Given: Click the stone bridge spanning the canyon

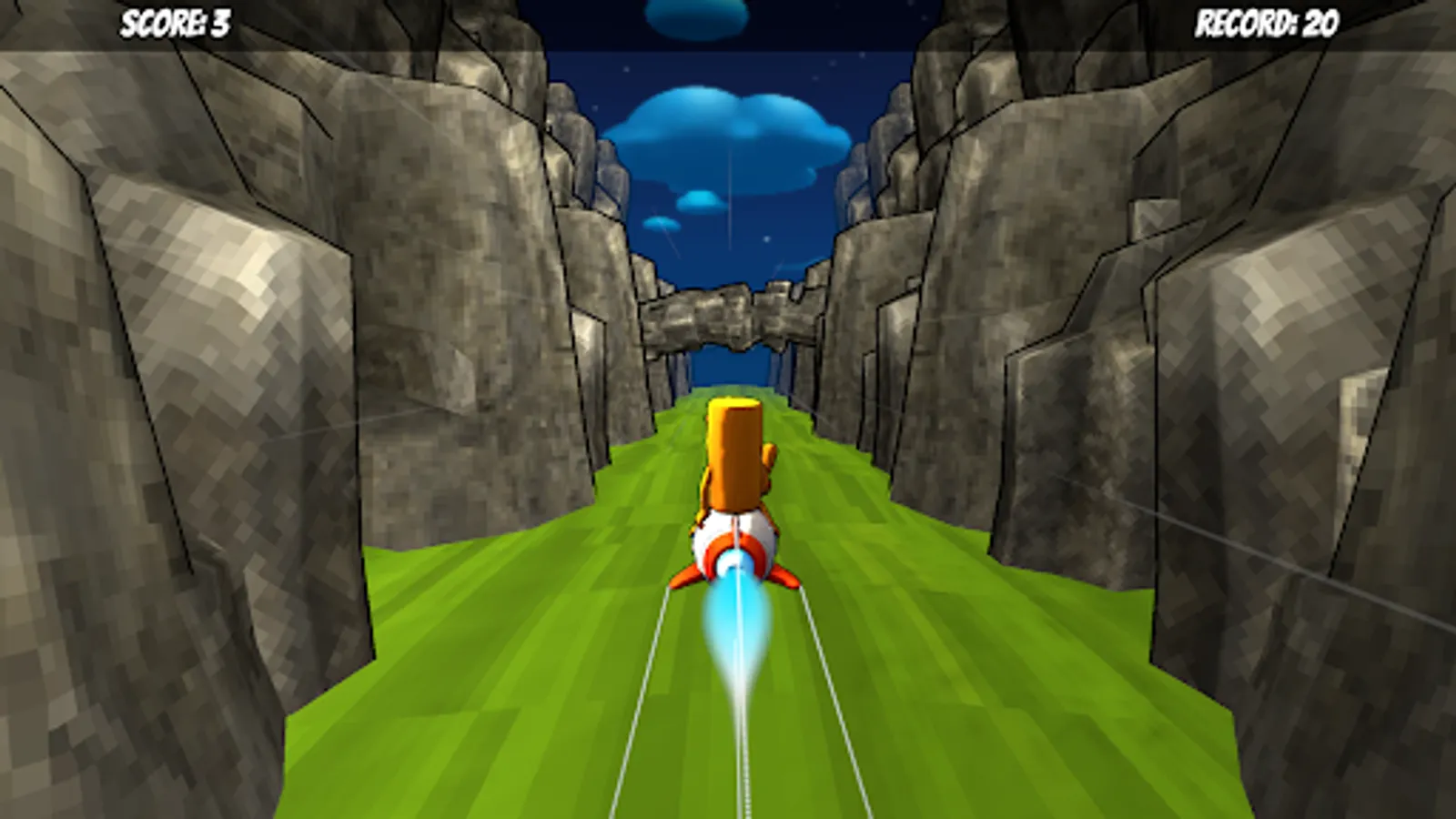Looking at the screenshot, I should [728, 314].
